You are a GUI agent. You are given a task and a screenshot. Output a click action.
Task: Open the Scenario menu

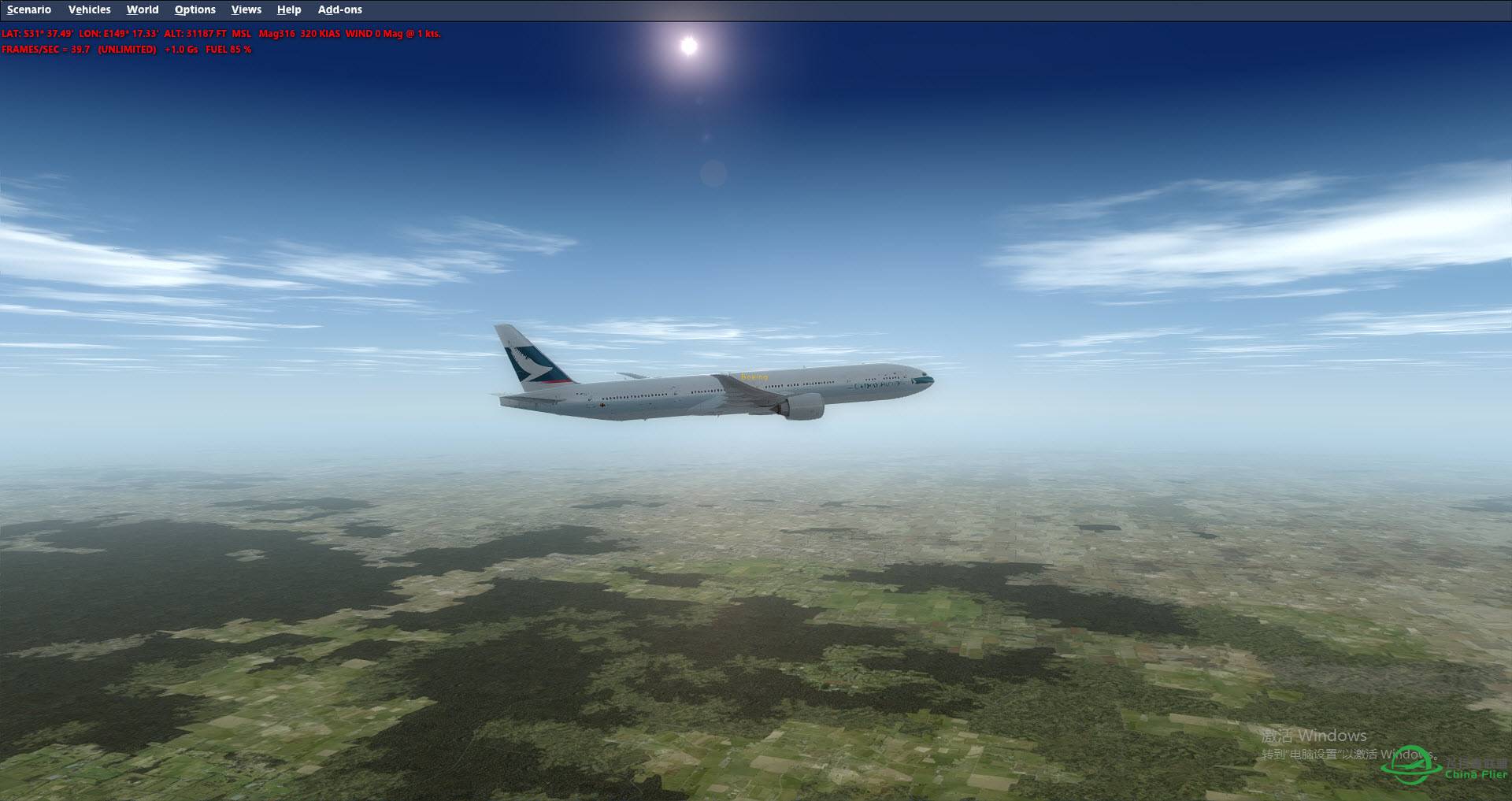click(x=29, y=10)
